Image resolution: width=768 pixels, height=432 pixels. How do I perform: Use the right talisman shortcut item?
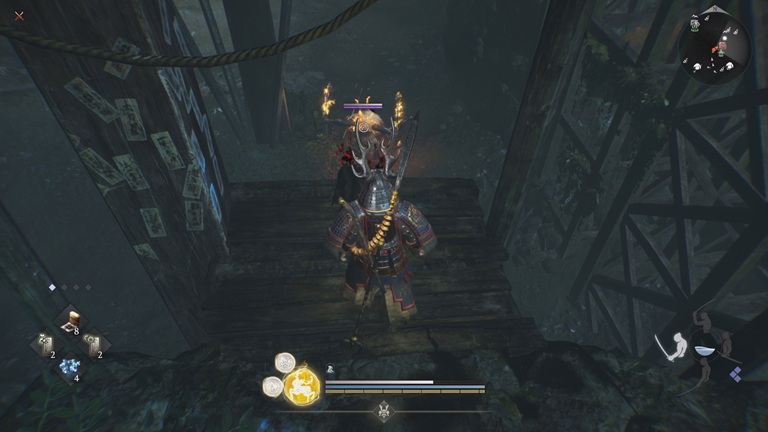93,344
